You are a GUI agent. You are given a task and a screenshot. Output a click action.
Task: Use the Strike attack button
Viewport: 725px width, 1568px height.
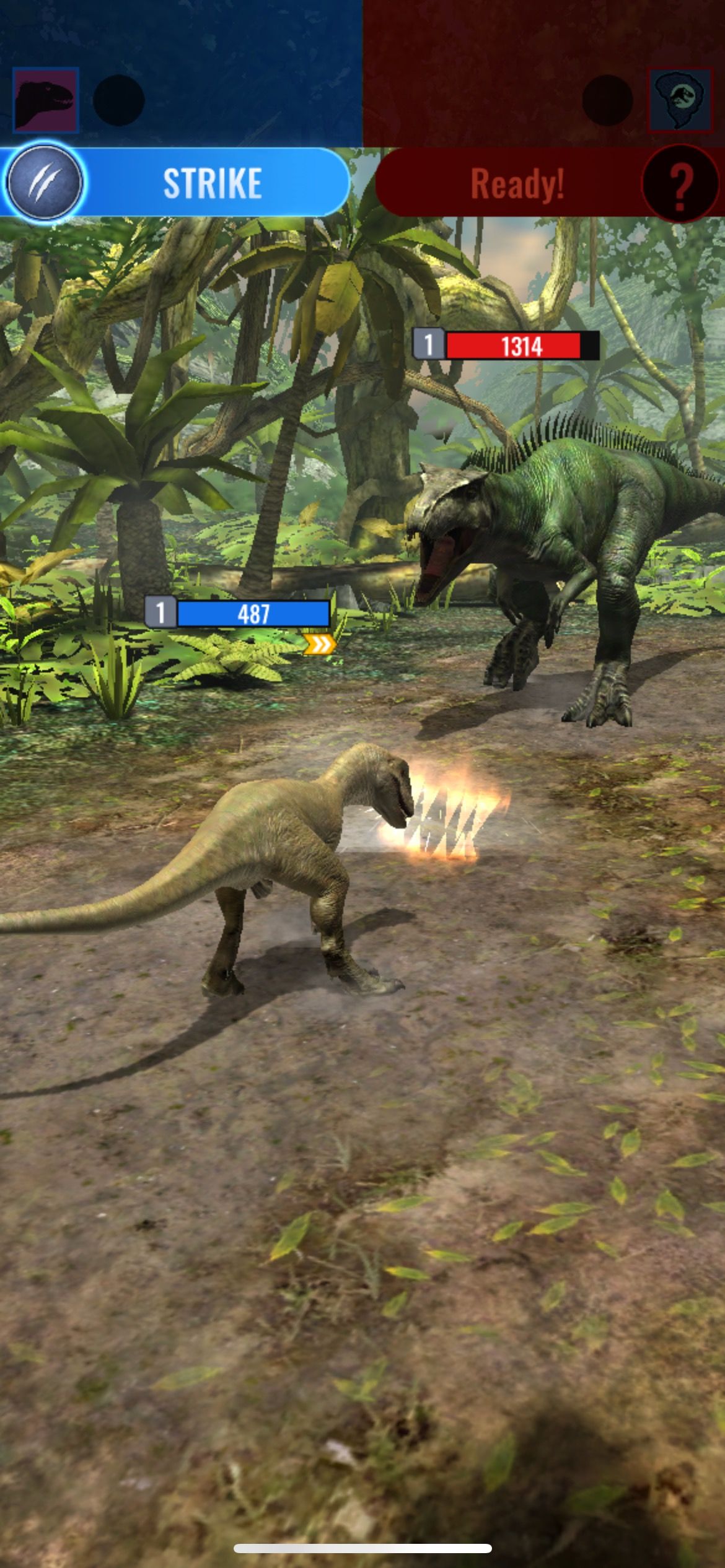pos(212,183)
